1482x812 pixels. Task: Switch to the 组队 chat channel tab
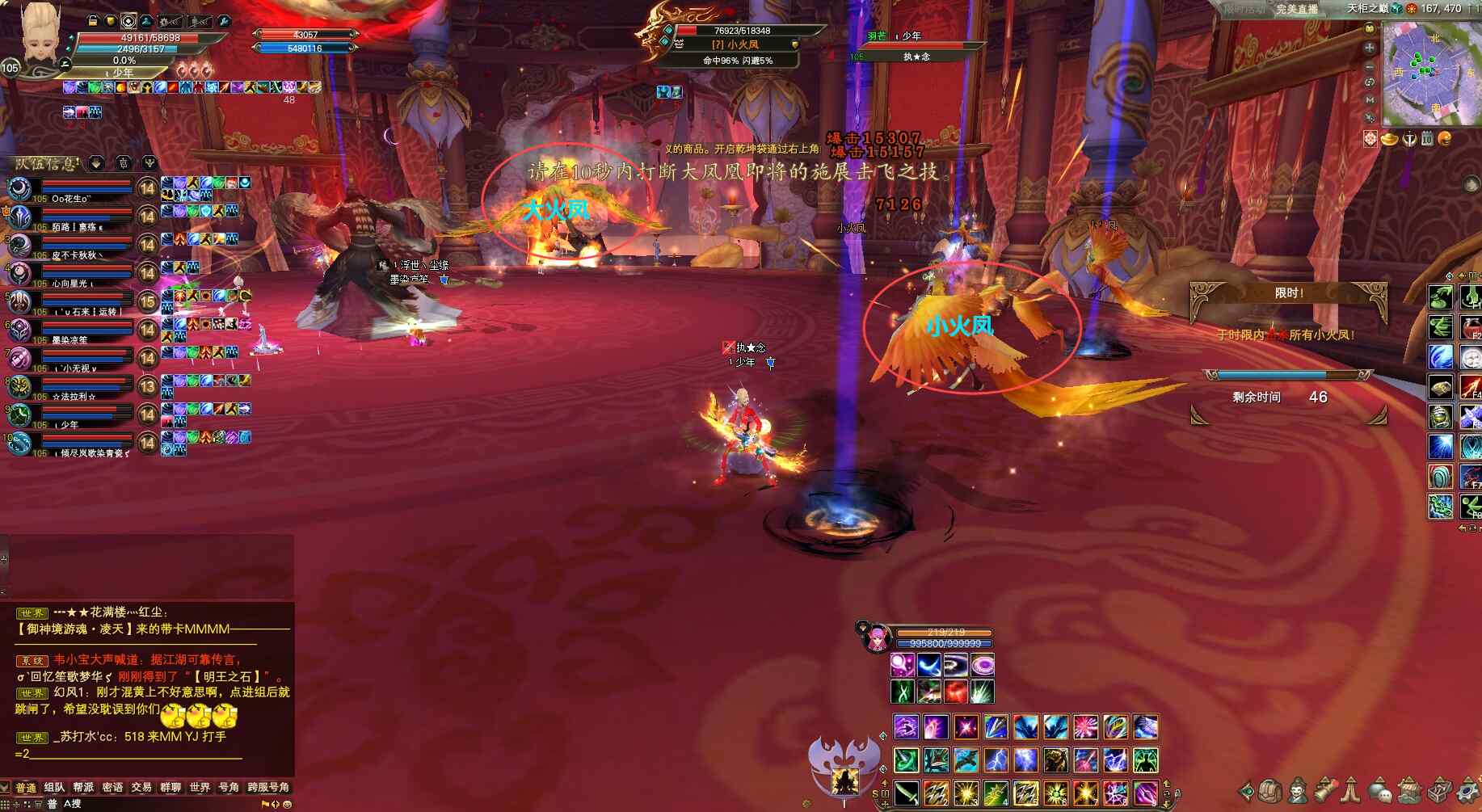click(54, 787)
